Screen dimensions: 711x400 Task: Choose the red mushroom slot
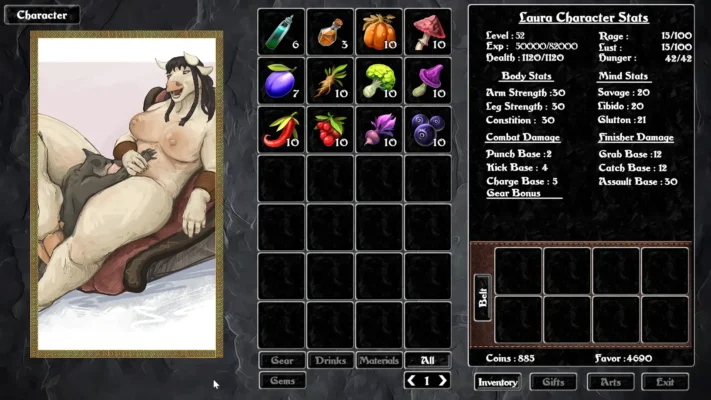[x=428, y=32]
